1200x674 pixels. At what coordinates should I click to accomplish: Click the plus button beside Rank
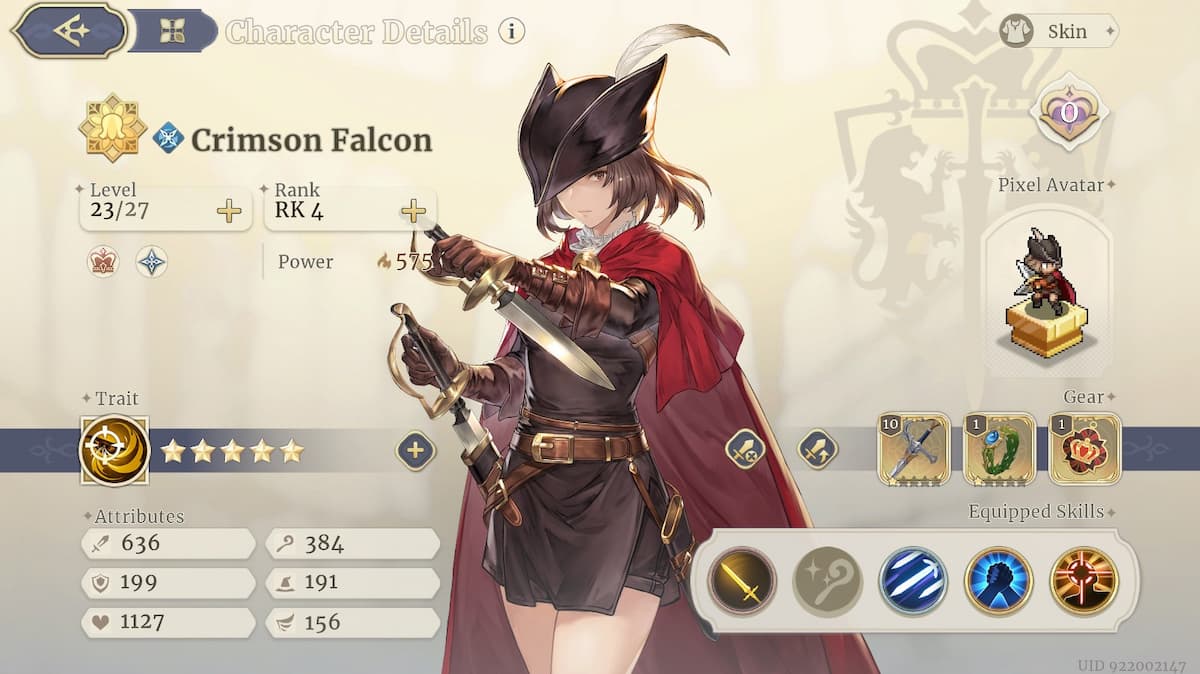413,210
